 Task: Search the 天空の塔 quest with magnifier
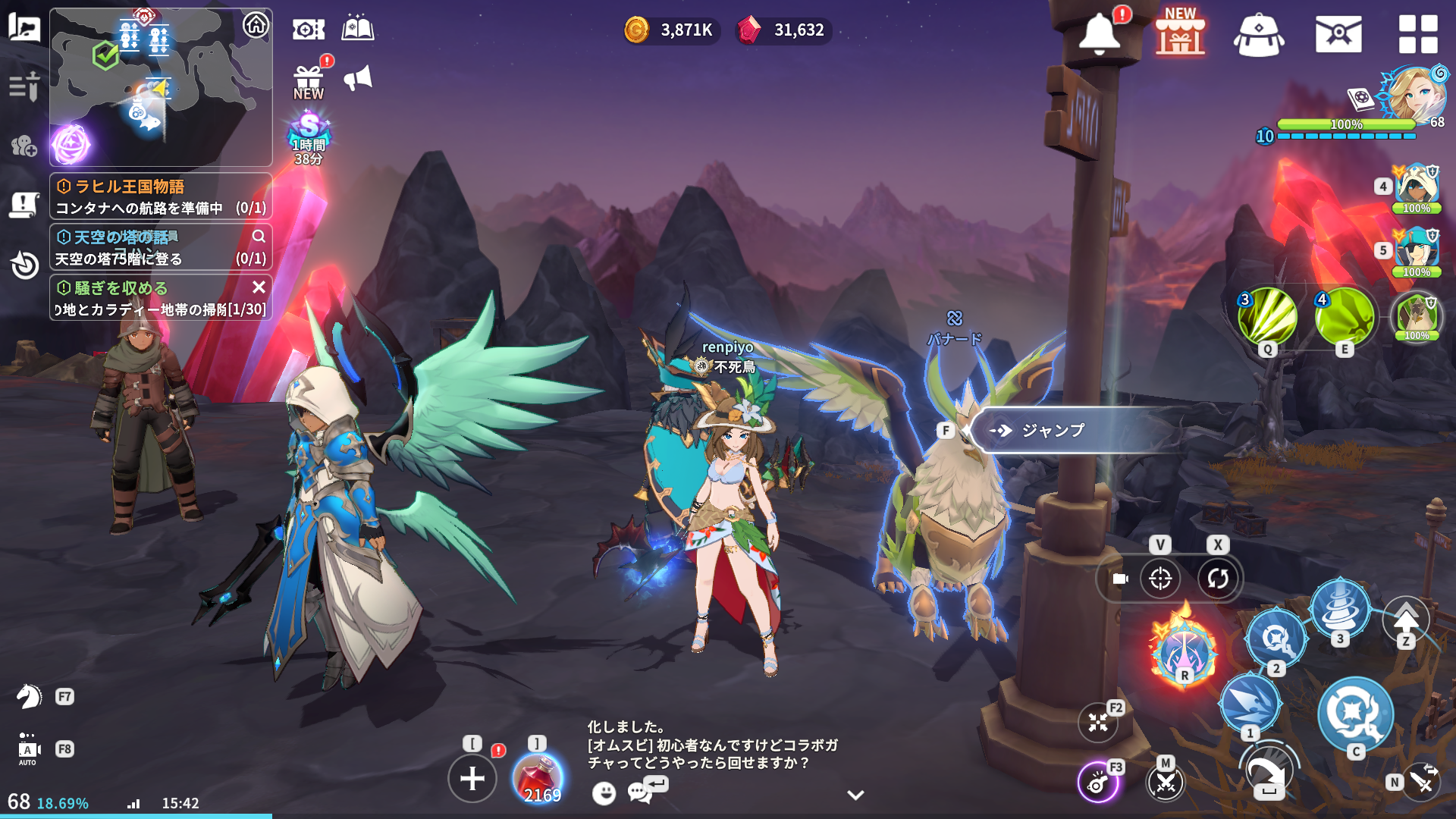click(x=259, y=237)
